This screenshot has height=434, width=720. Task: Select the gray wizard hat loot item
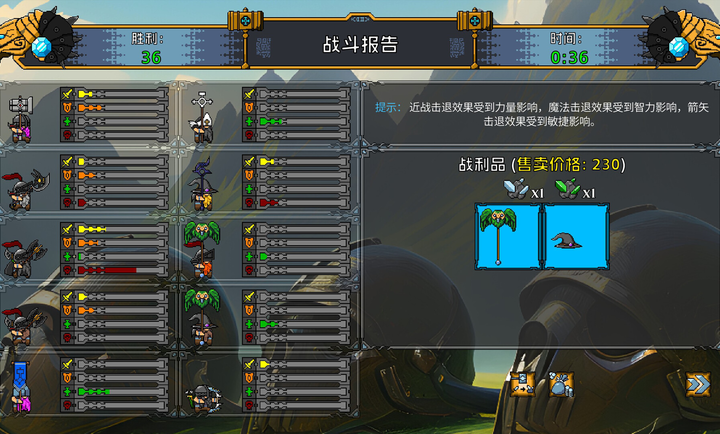576,236
